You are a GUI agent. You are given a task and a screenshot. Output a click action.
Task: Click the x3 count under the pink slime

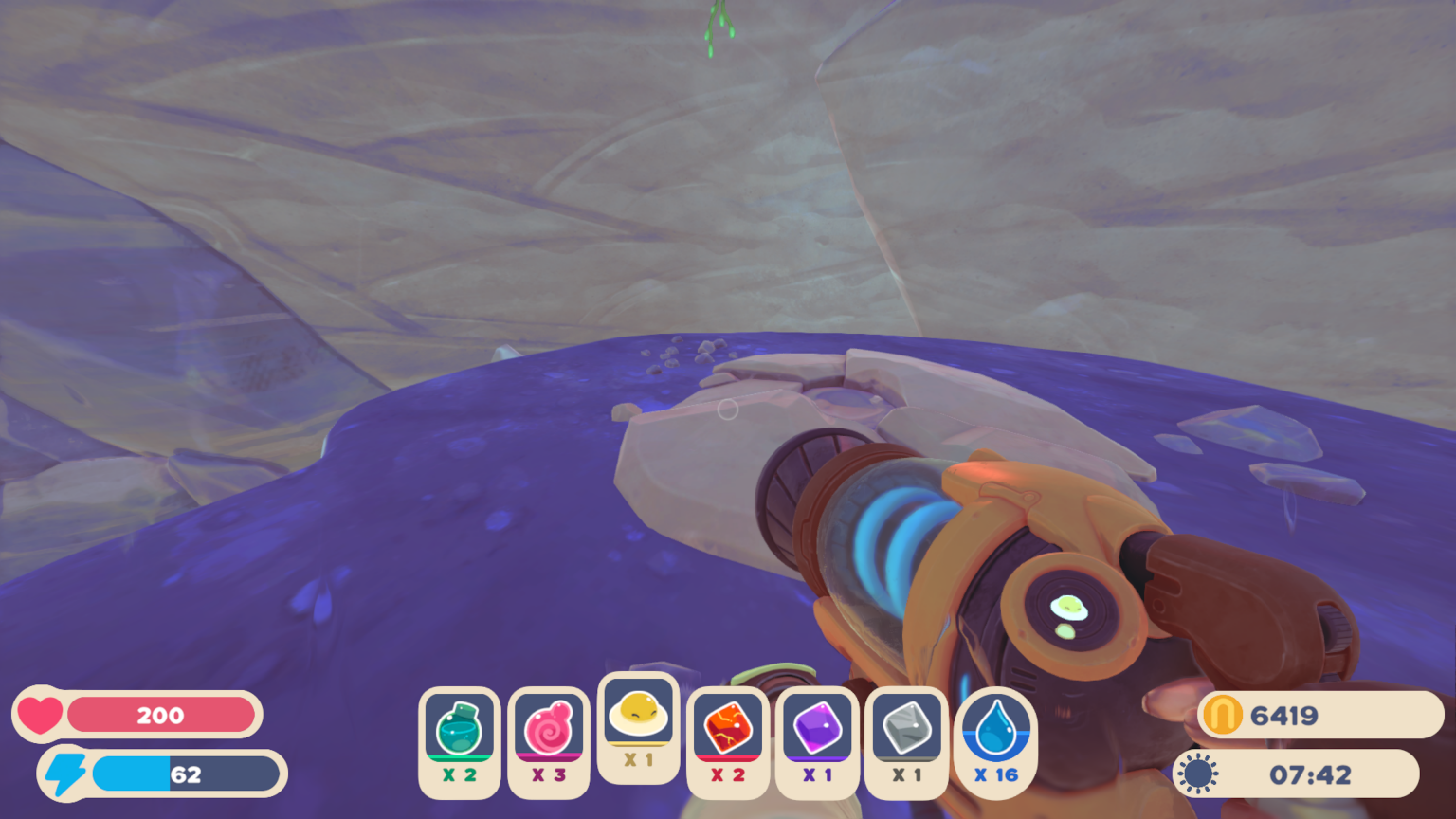549,775
